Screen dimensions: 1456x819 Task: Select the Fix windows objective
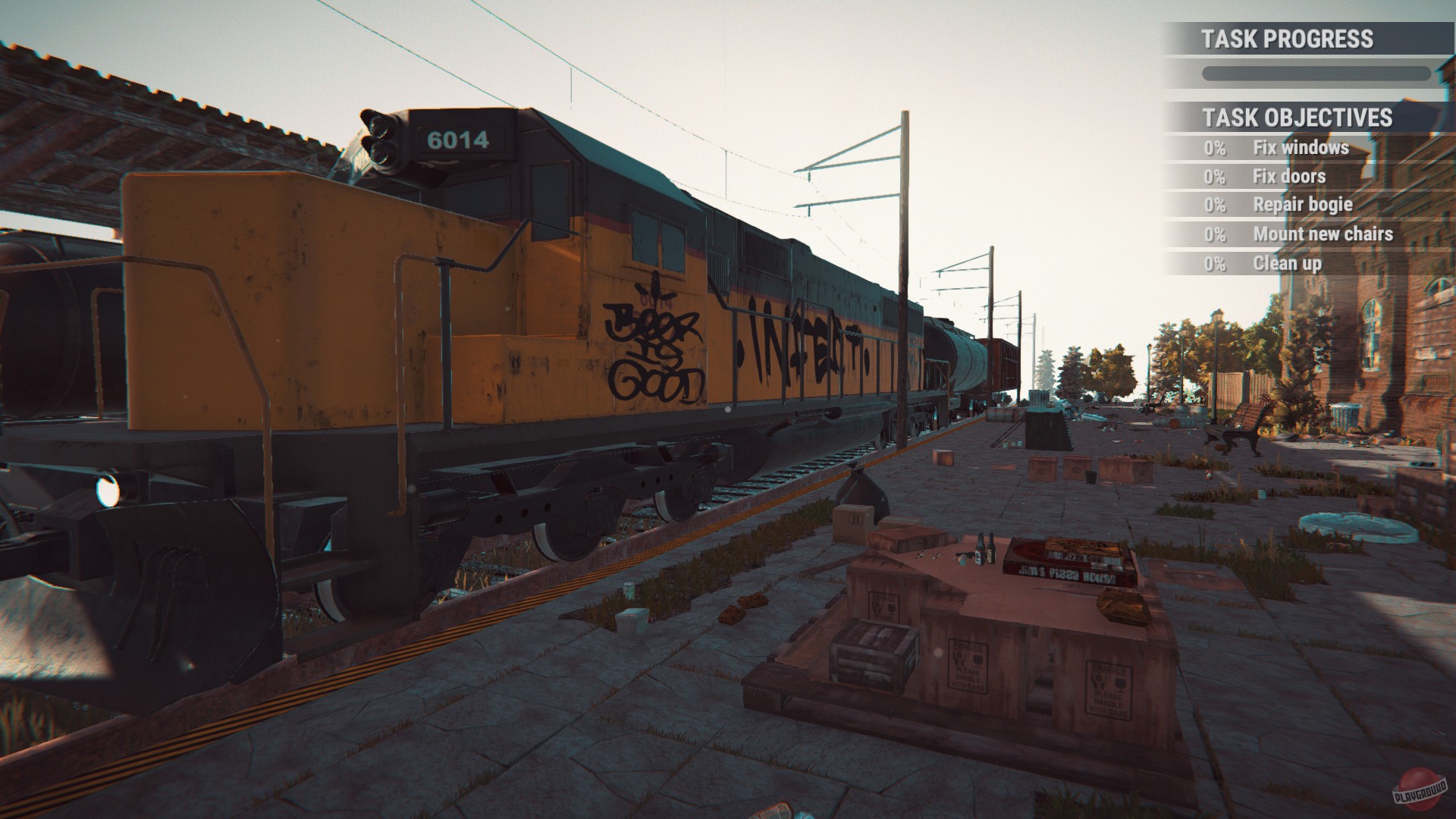pos(1301,147)
